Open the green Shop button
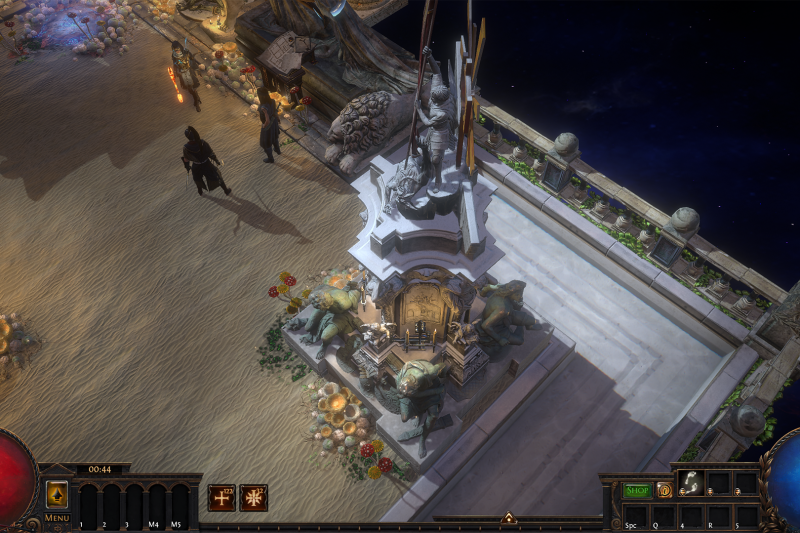This screenshot has width=800, height=533. (637, 491)
